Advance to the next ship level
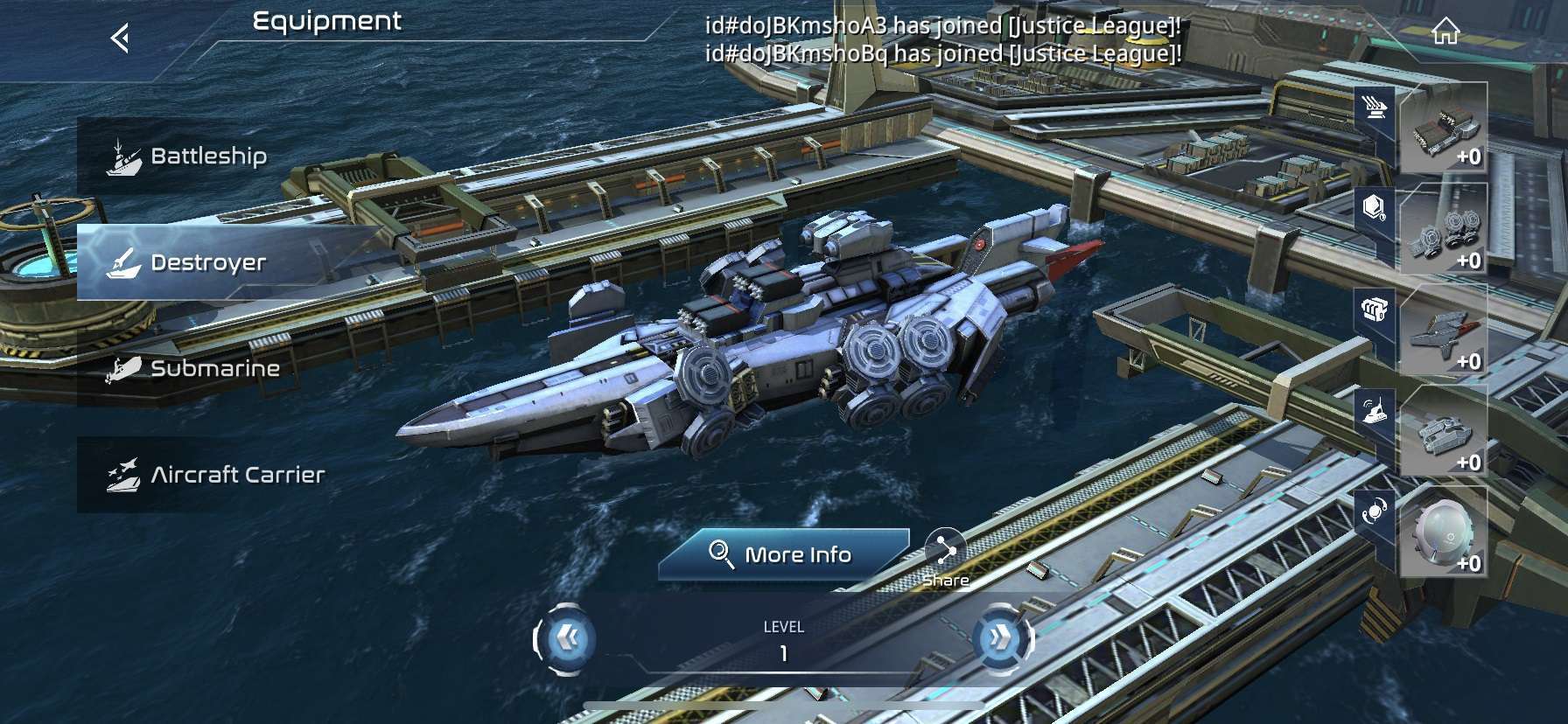The height and width of the screenshot is (724, 1568). (x=1001, y=640)
